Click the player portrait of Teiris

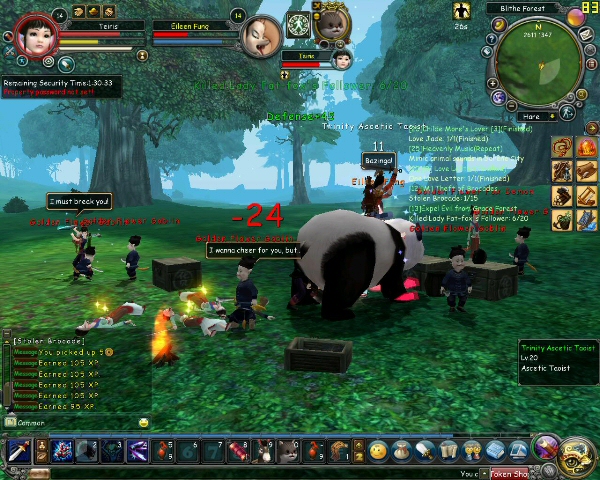(36, 36)
